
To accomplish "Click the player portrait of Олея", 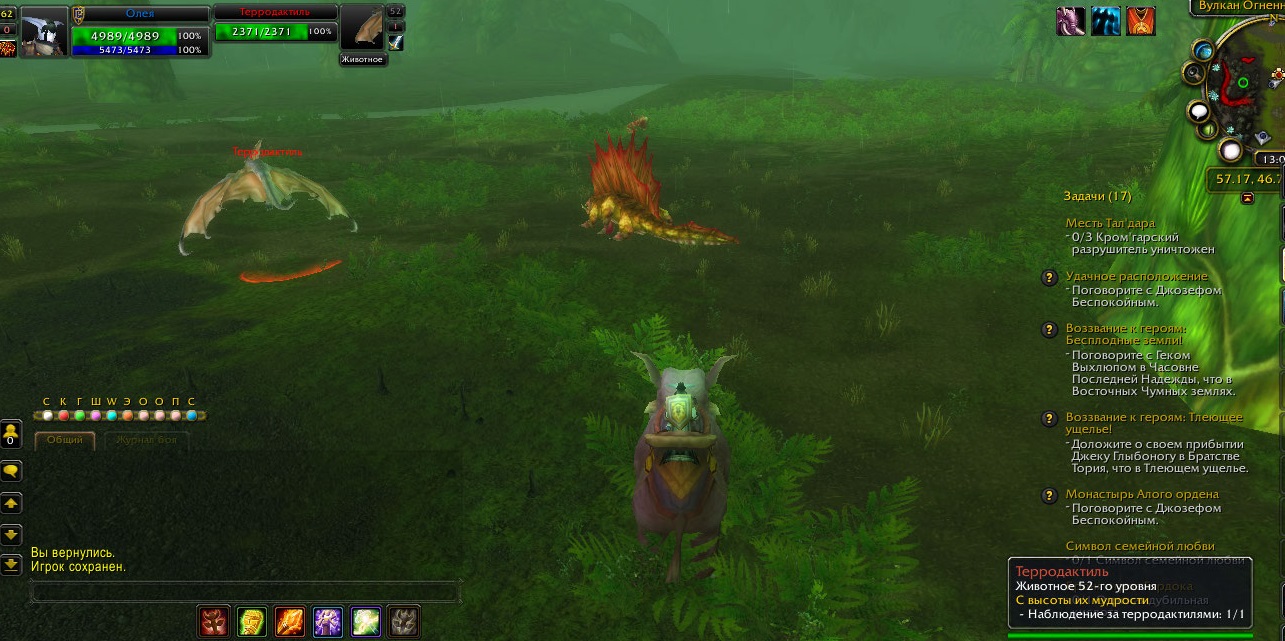I will tap(44, 30).
